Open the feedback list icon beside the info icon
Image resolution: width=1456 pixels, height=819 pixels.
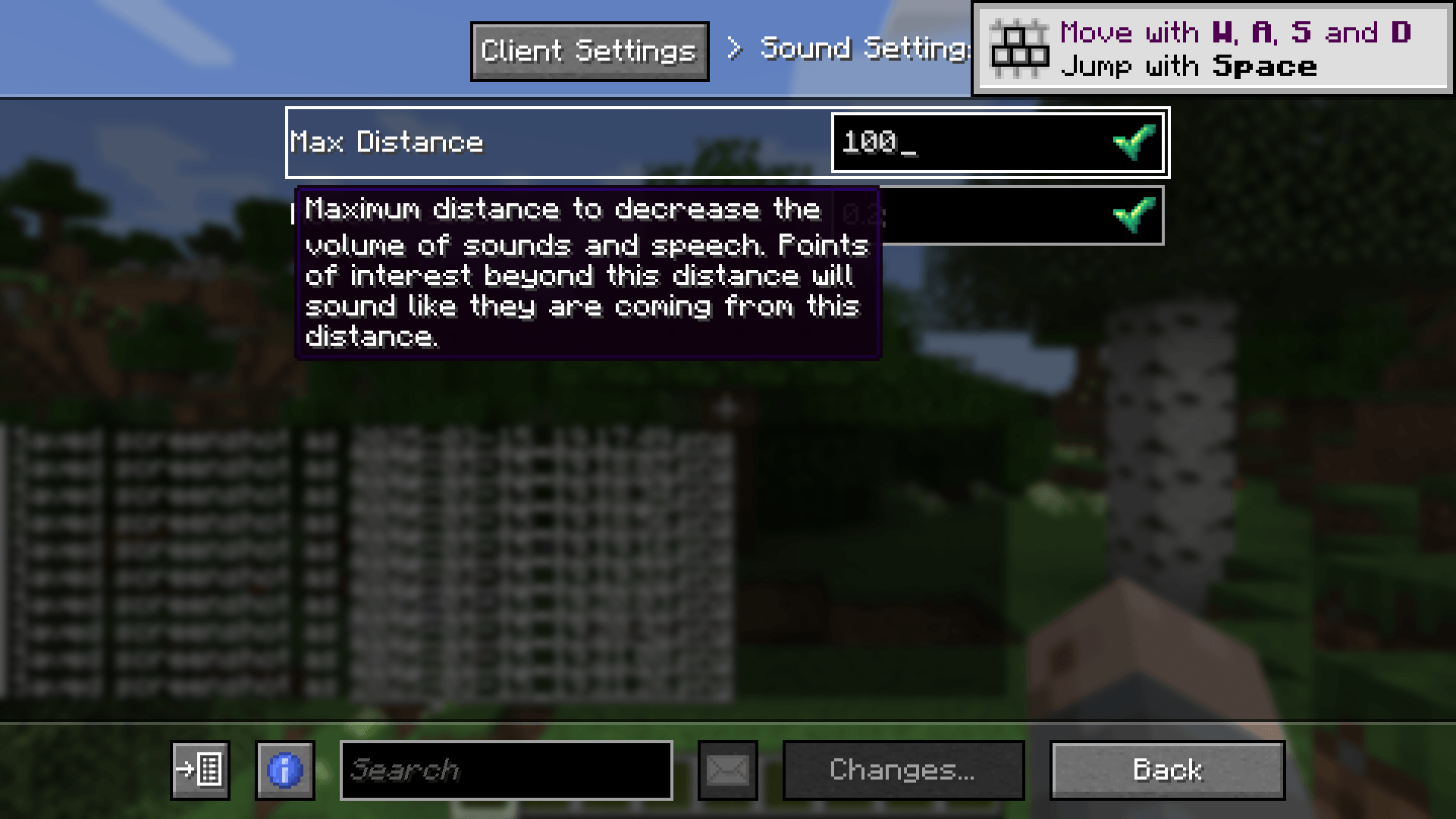pos(199,770)
